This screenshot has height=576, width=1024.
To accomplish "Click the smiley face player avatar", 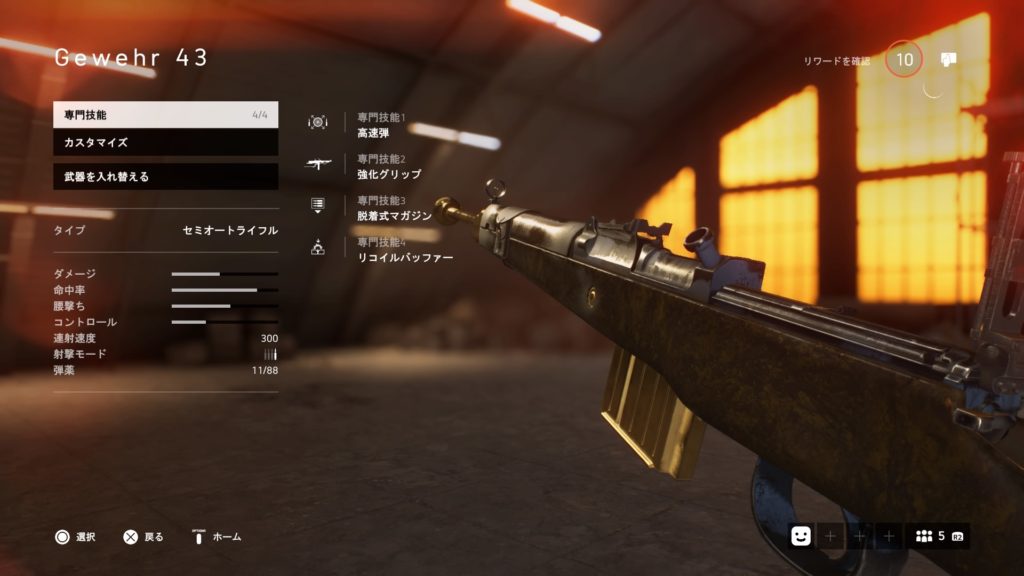I will [x=800, y=536].
